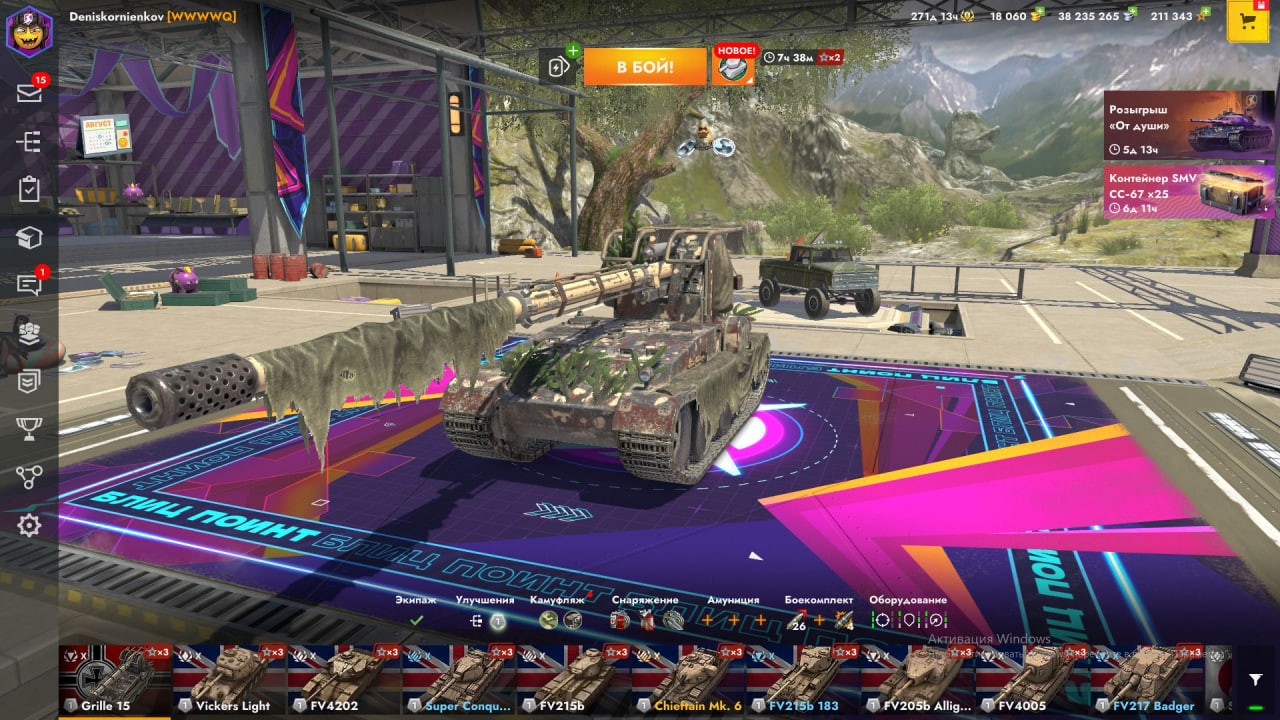Select the FV215b 183 tank
This screenshot has width=1280, height=720.
(x=803, y=680)
